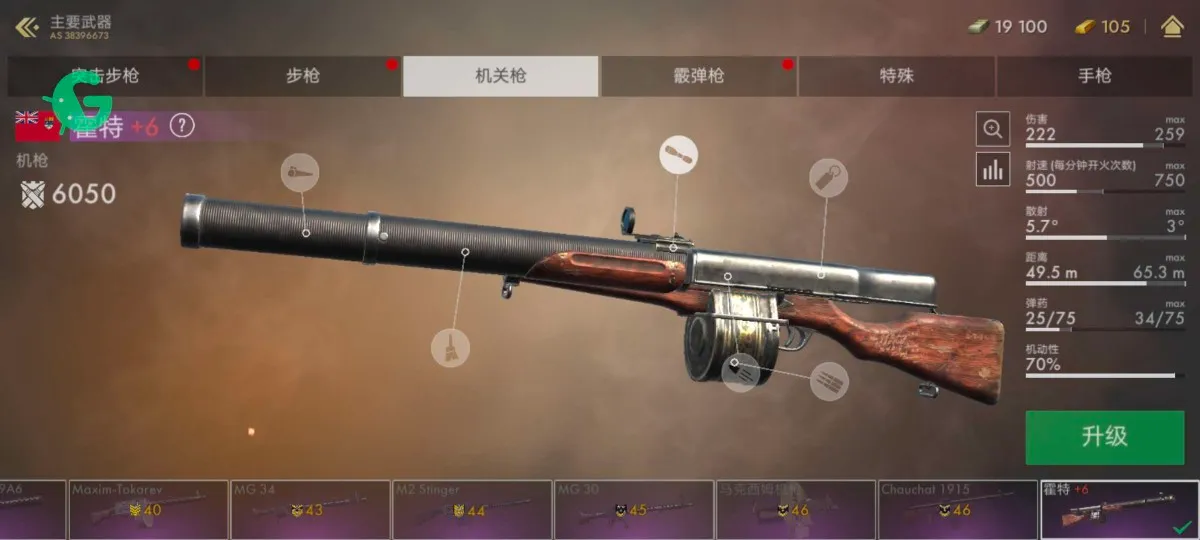Show the bar chart statistics view
Viewport: 1200px width, 540px height.
(992, 170)
